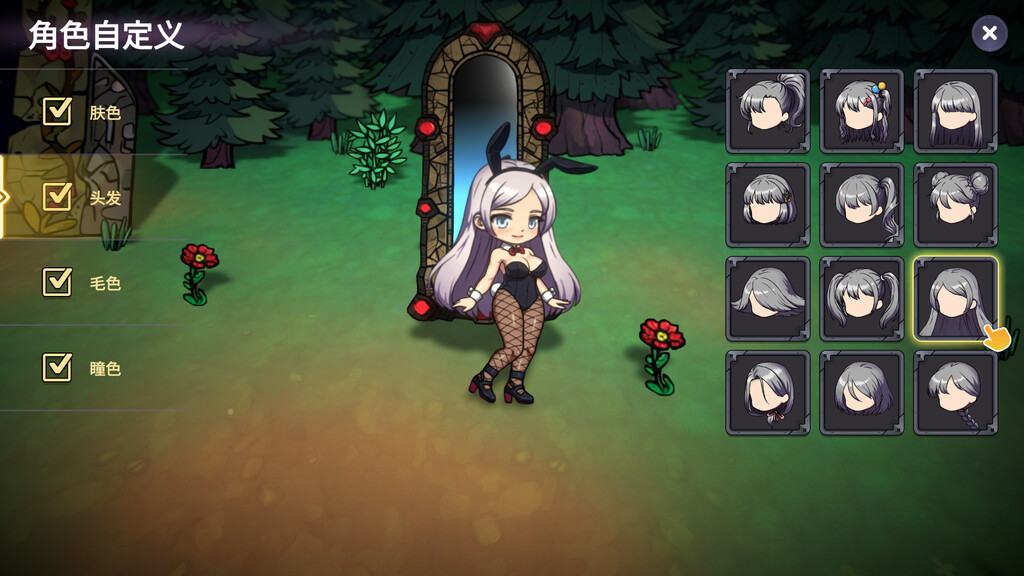Choose the wavy side ponytail hairstyle

pos(862,205)
